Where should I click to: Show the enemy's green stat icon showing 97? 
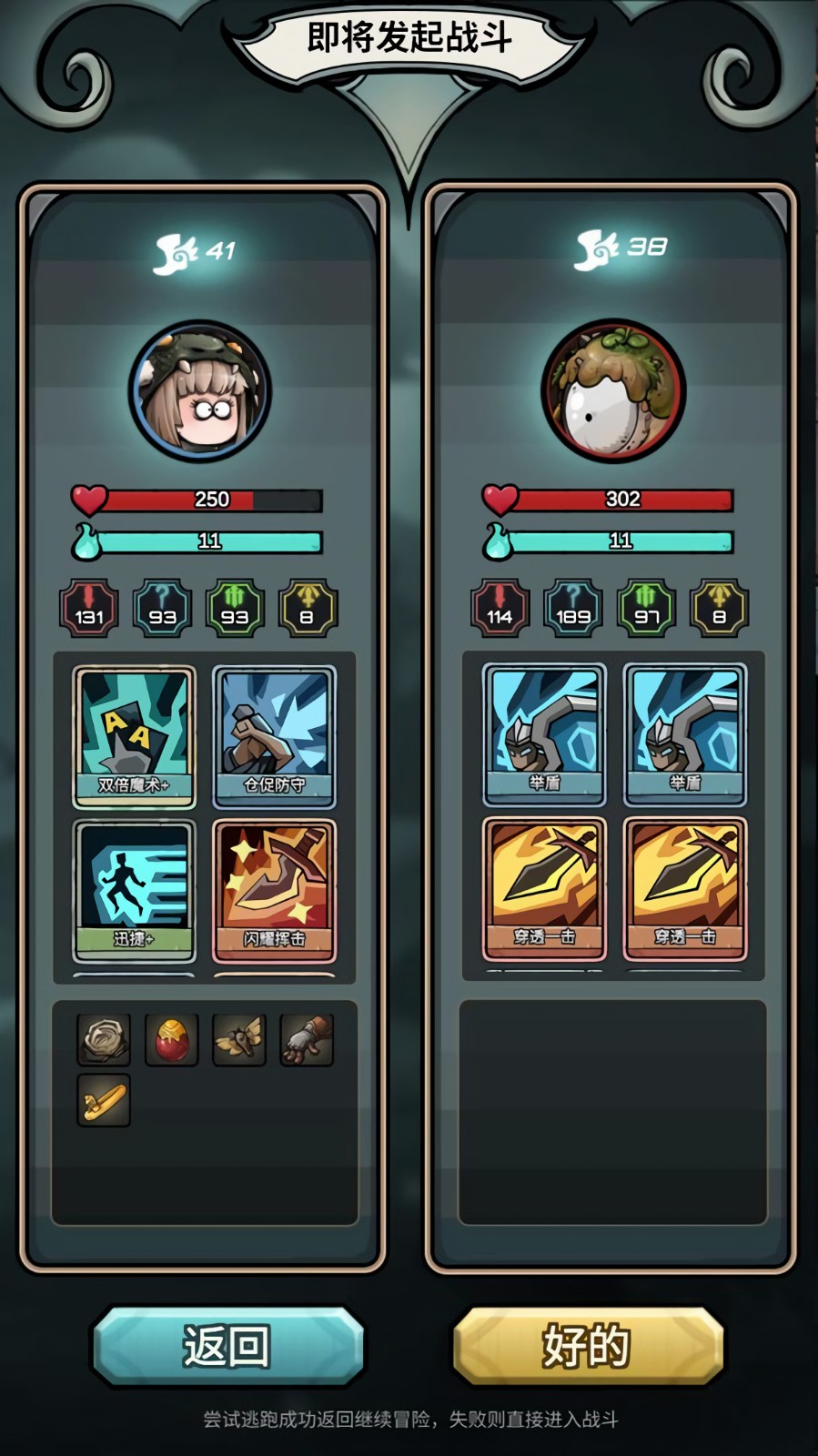pos(646,608)
